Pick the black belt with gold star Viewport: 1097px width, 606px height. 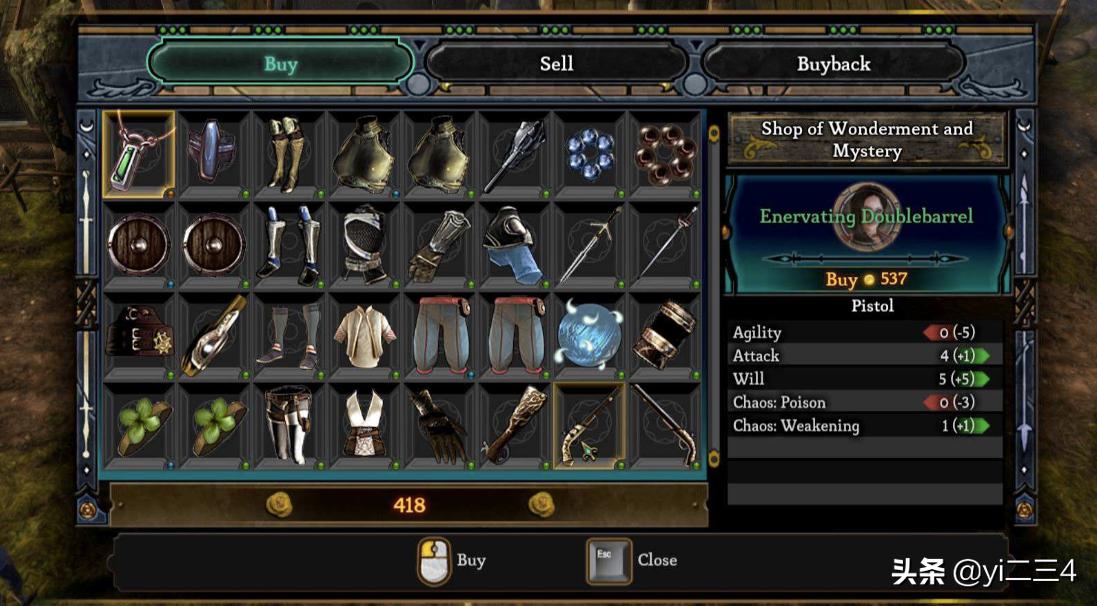coord(139,333)
